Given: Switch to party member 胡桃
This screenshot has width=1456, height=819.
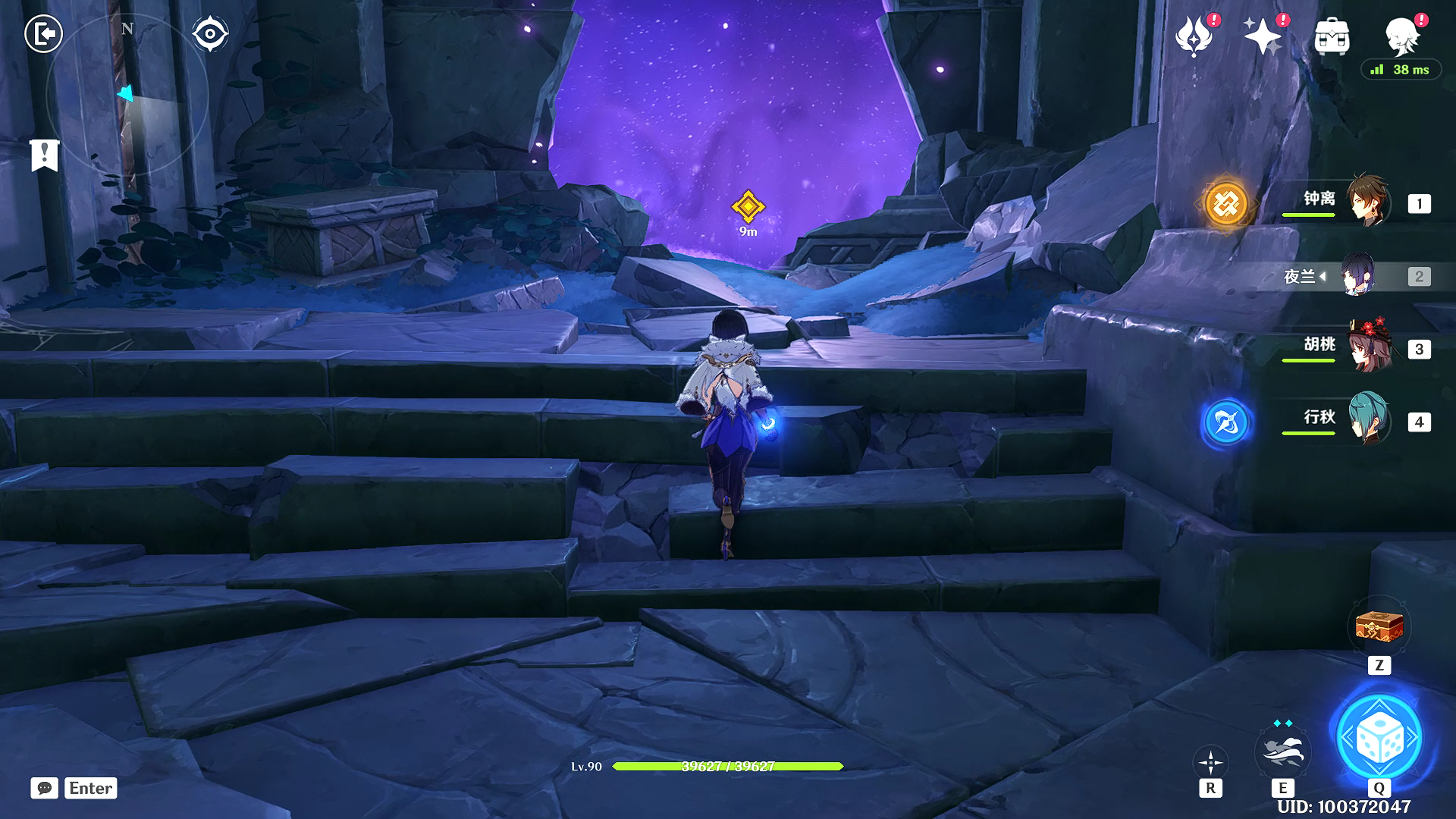Looking at the screenshot, I should pyautogui.click(x=1367, y=347).
